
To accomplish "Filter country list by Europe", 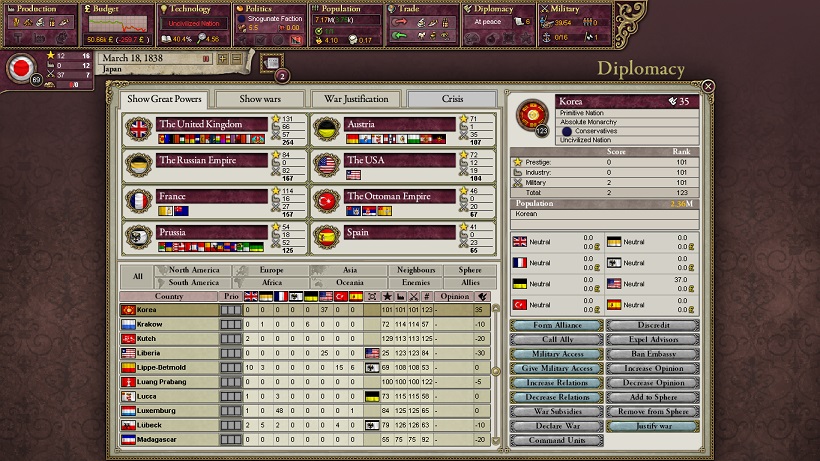I will [x=271, y=270].
